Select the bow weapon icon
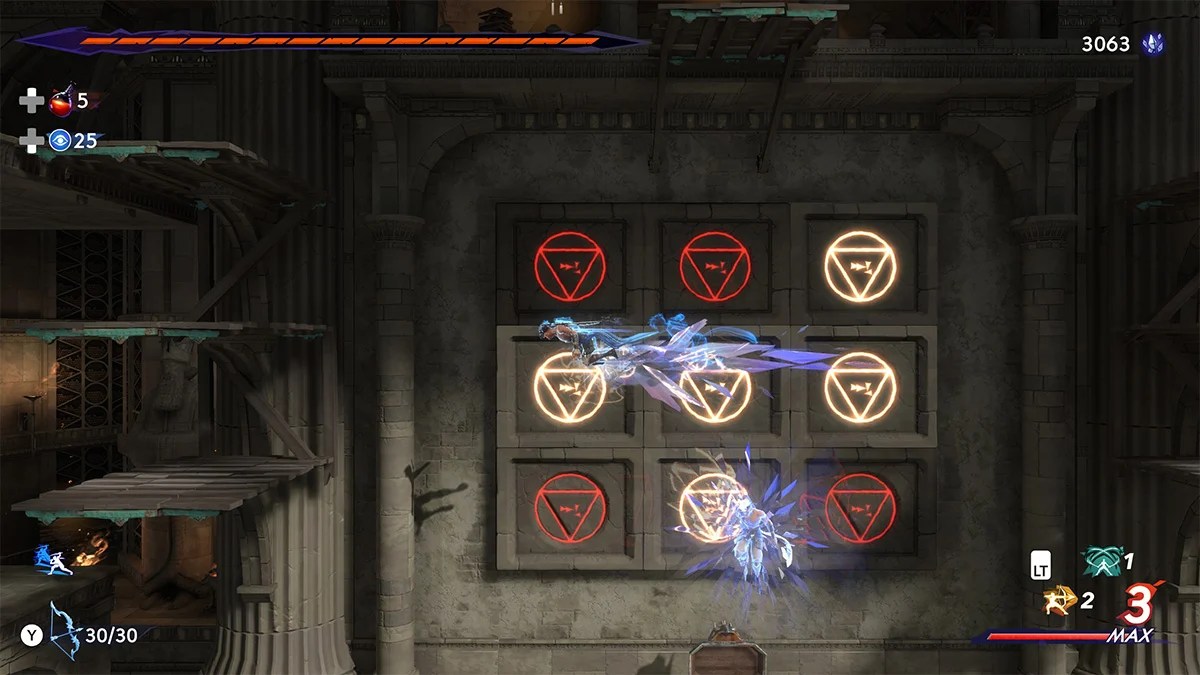This screenshot has width=1200, height=675. point(65,630)
